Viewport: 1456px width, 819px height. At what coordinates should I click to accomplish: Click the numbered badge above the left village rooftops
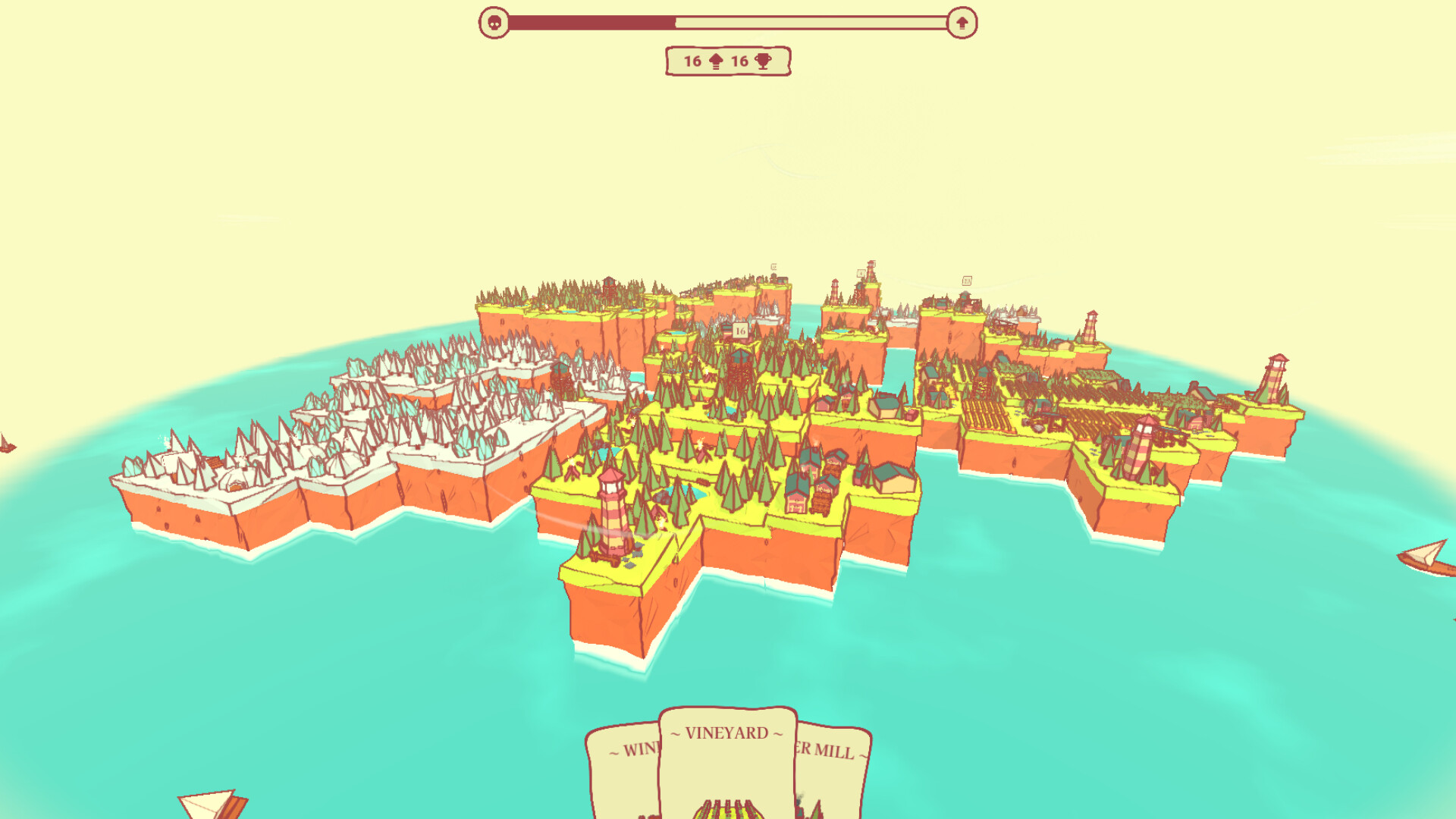pyautogui.click(x=773, y=266)
